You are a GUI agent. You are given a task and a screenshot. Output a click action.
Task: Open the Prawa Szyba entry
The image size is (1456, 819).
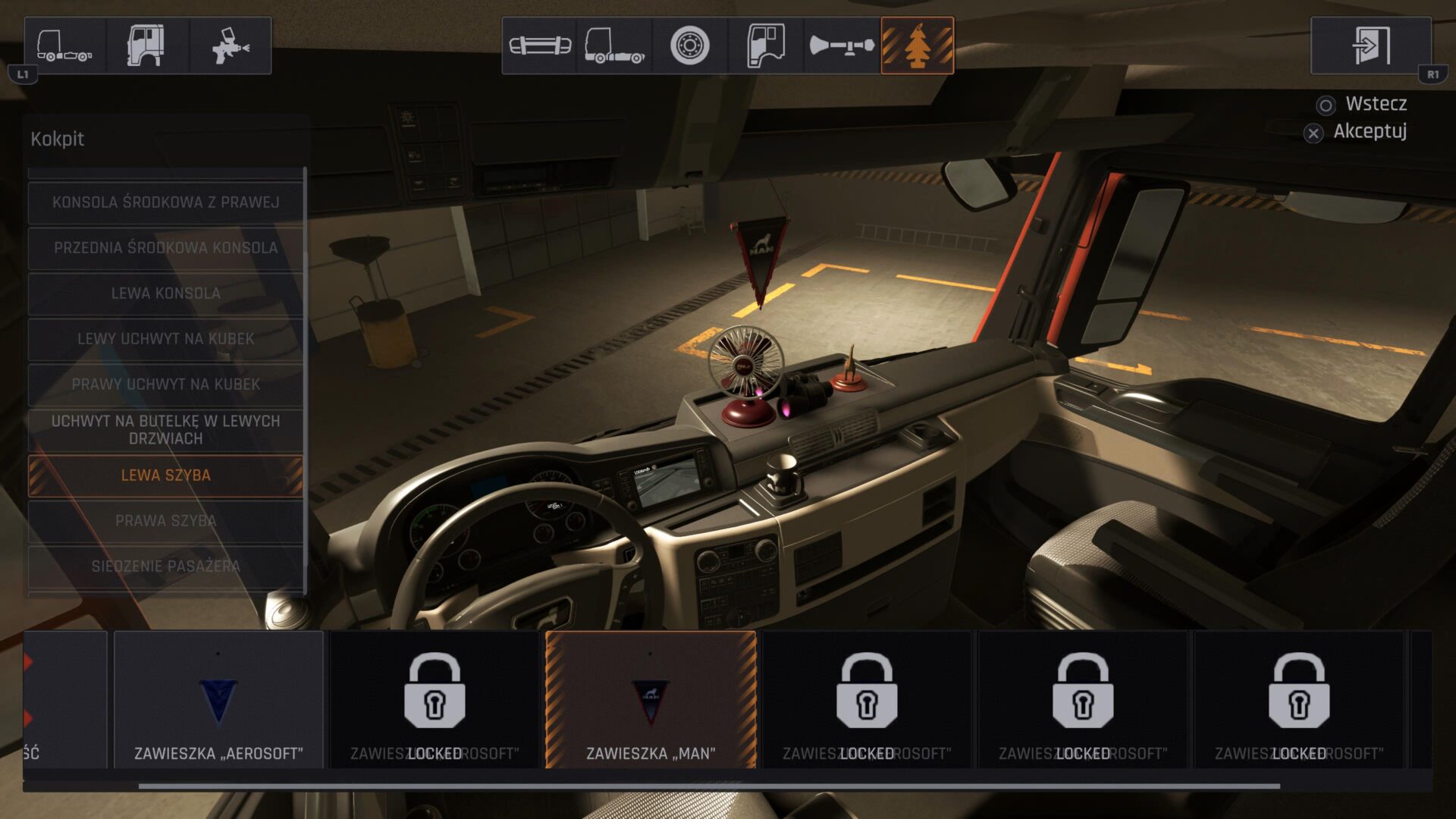click(x=165, y=521)
